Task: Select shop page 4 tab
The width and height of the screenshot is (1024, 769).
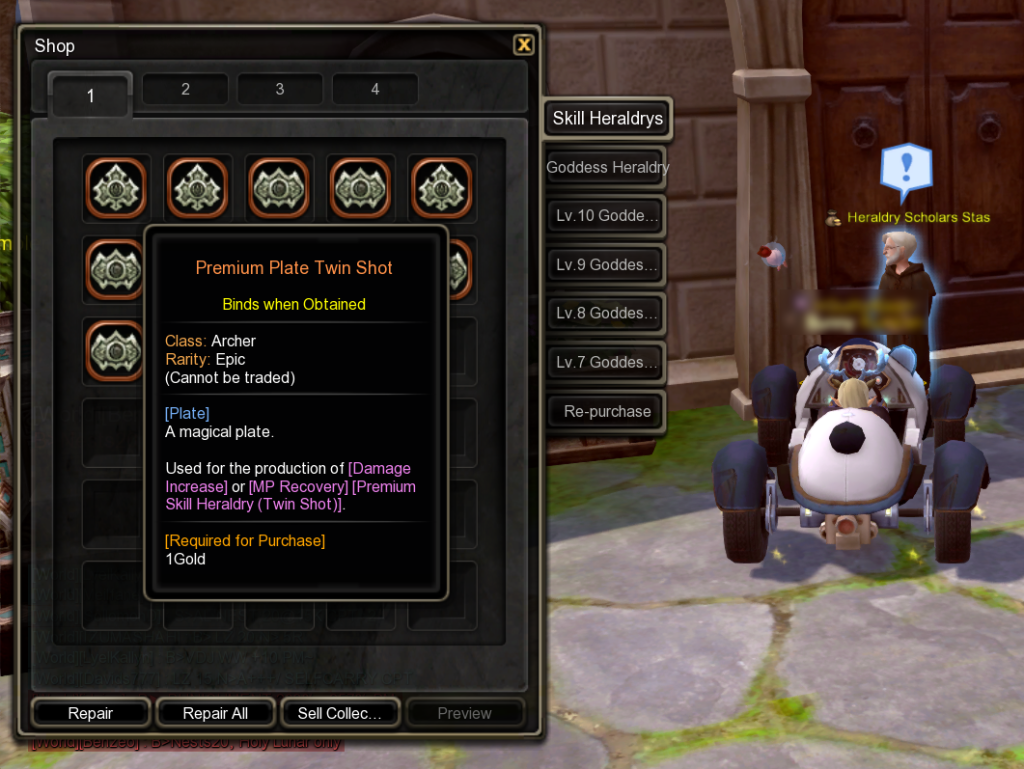Action: (375, 89)
